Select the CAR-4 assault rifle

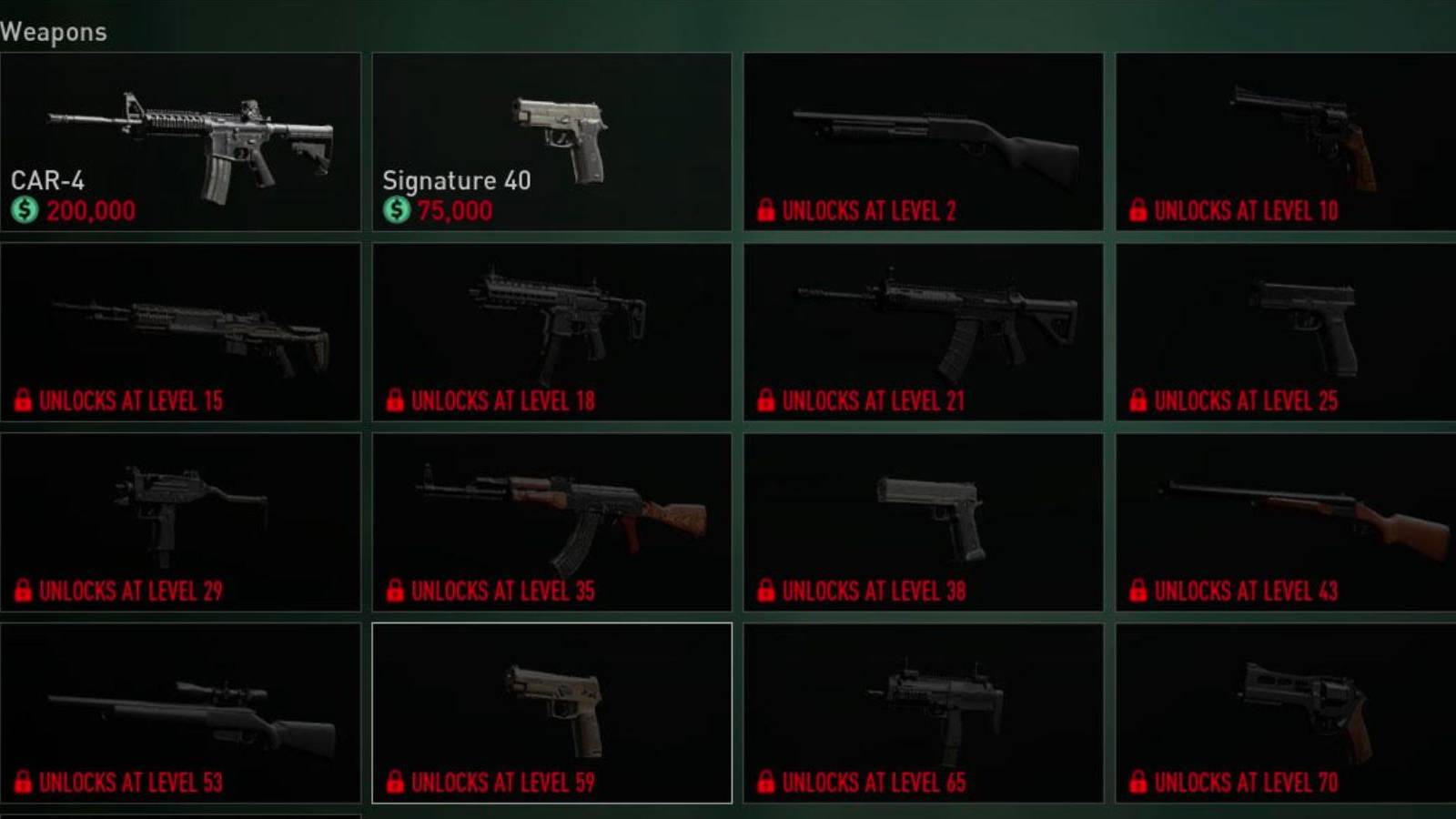182,136
